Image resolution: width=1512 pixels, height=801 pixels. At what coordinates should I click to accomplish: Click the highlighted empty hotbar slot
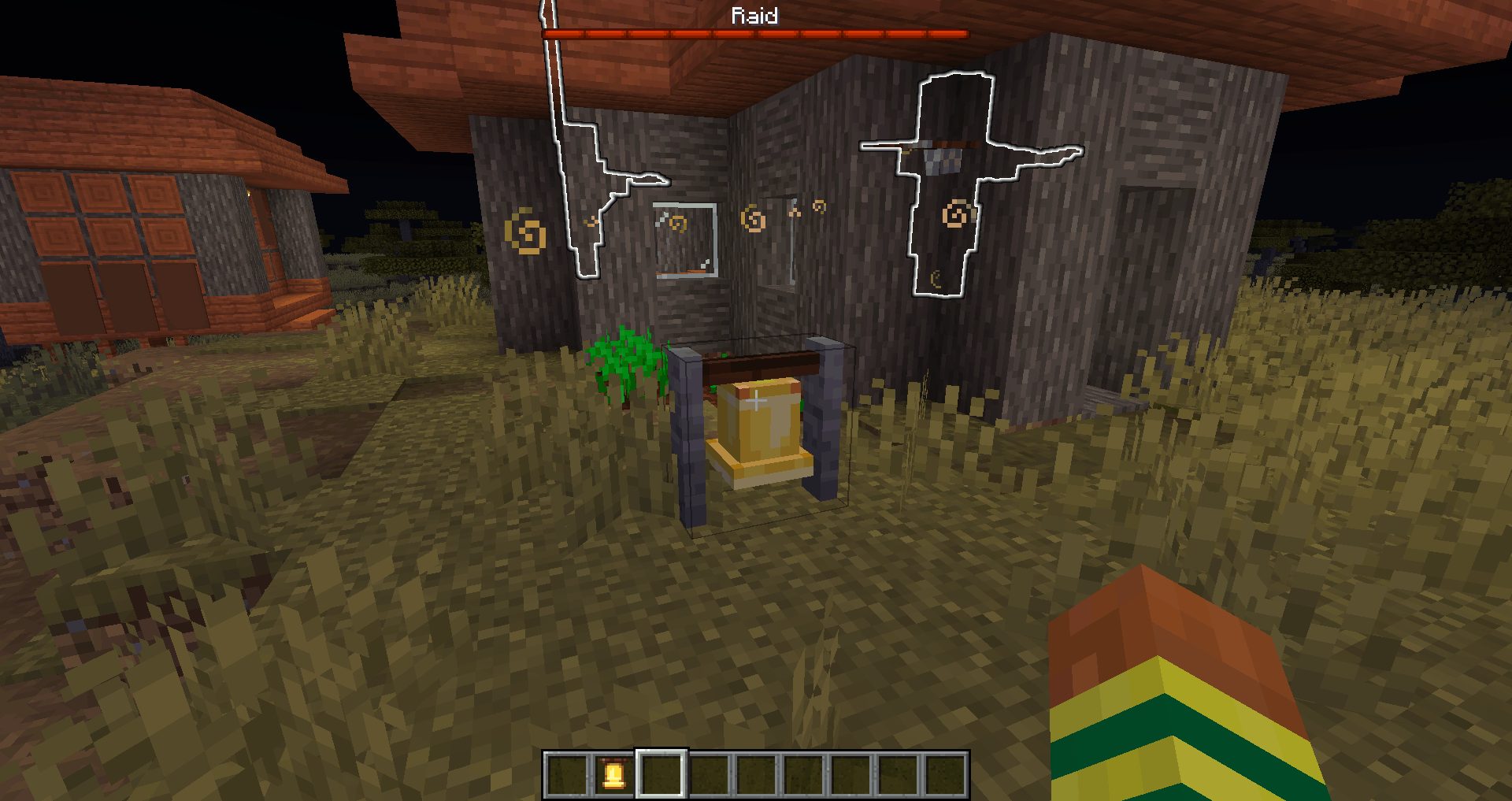click(x=661, y=774)
